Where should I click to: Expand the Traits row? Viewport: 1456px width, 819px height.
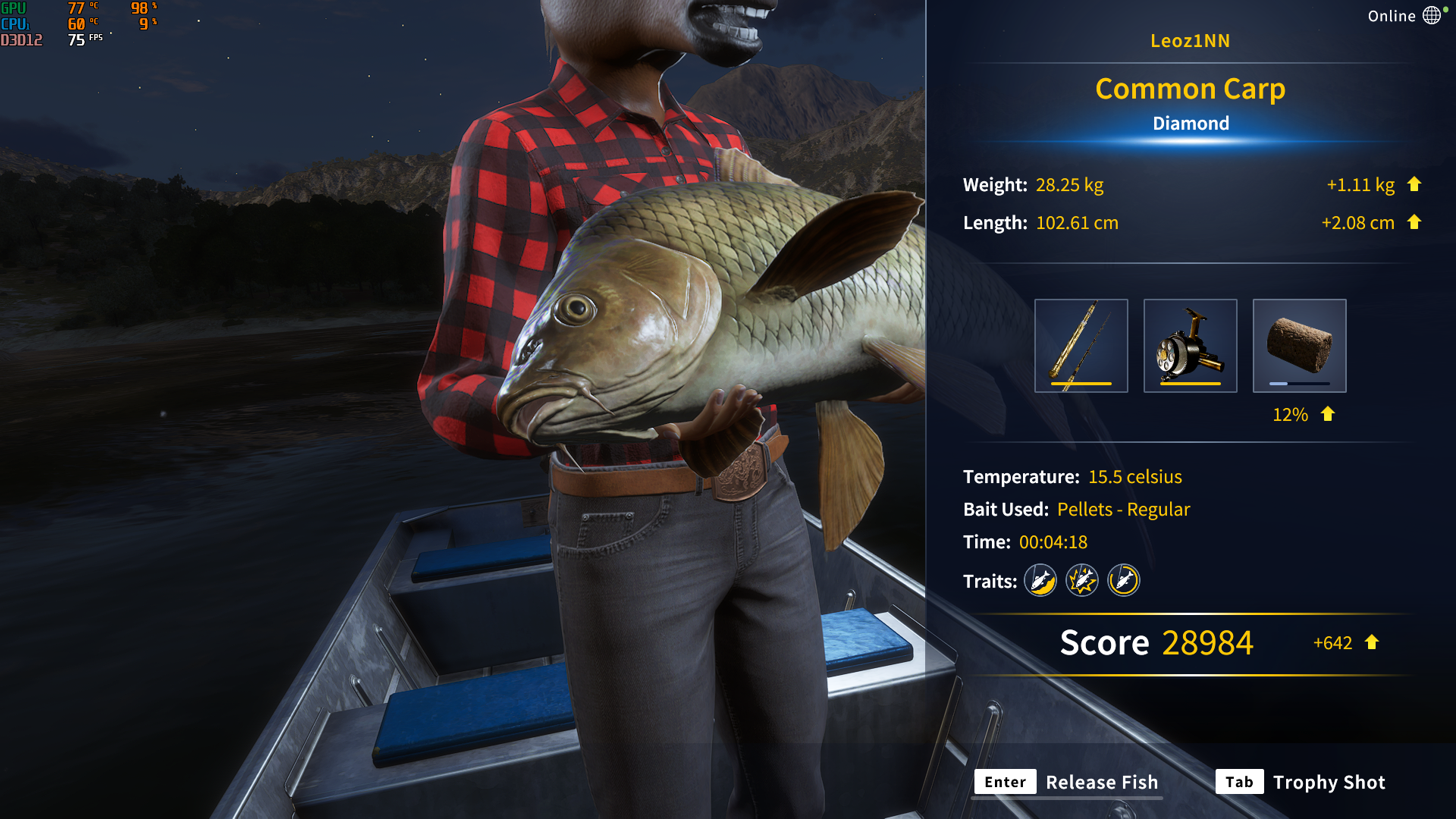pyautogui.click(x=990, y=580)
